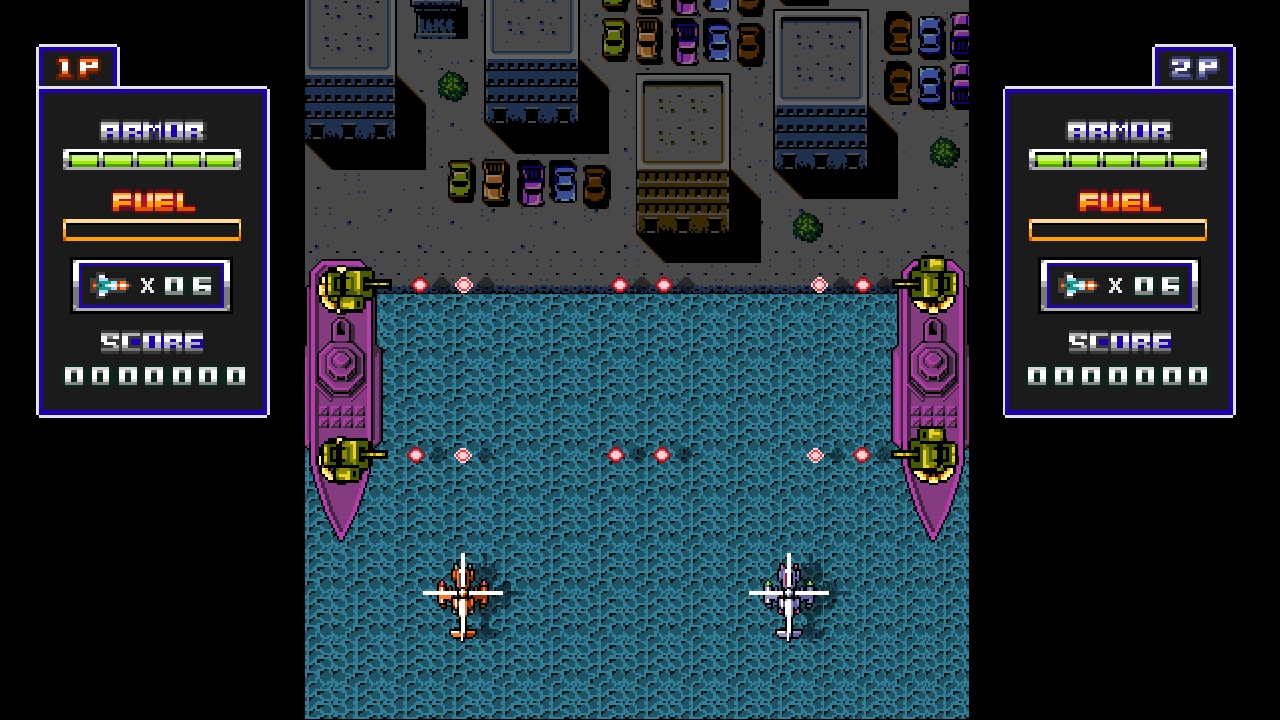Click the SCORE heading in the right panel
This screenshot has height=720, width=1280.
[1118, 342]
